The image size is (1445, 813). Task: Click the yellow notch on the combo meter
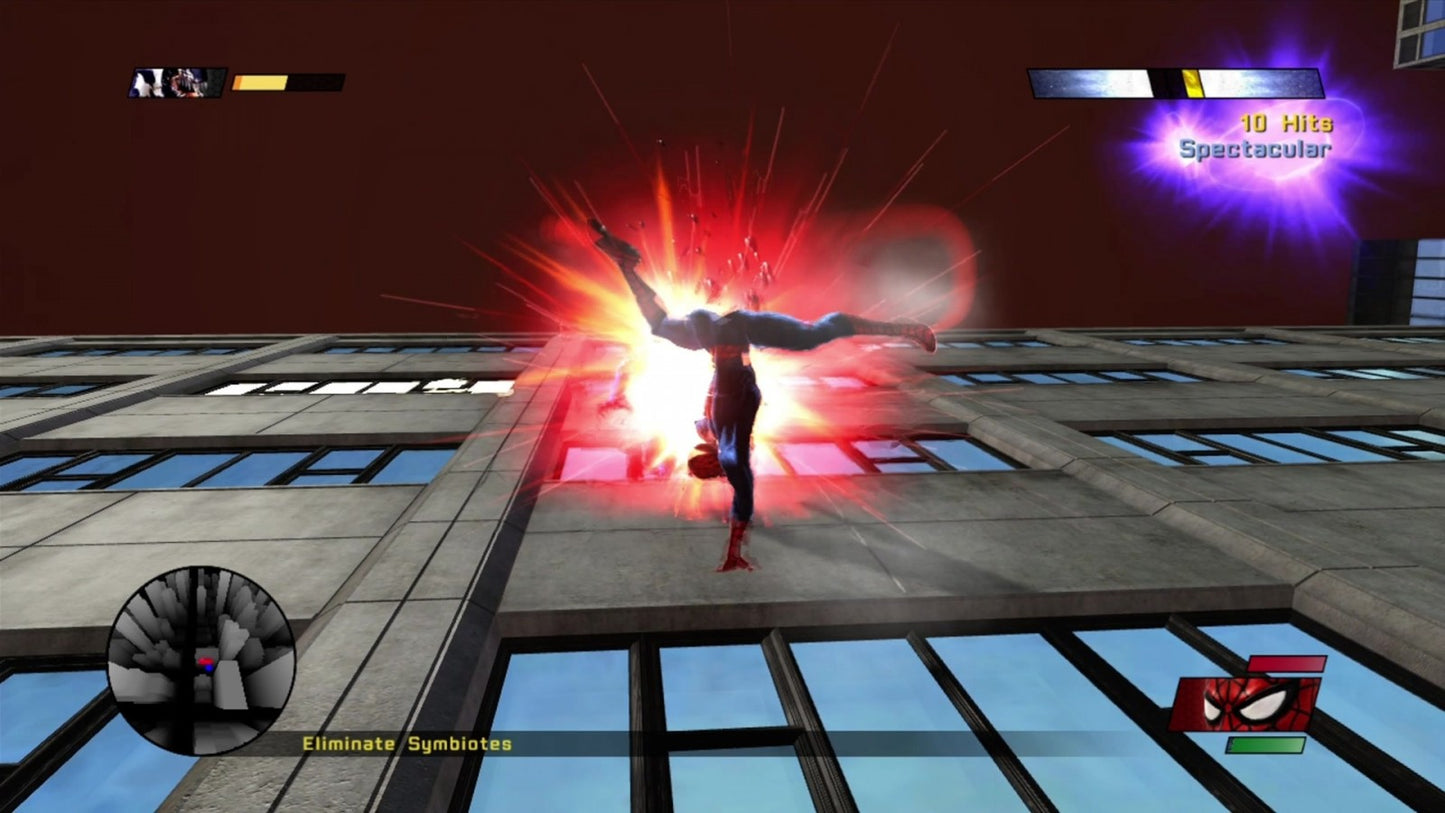coord(1192,83)
